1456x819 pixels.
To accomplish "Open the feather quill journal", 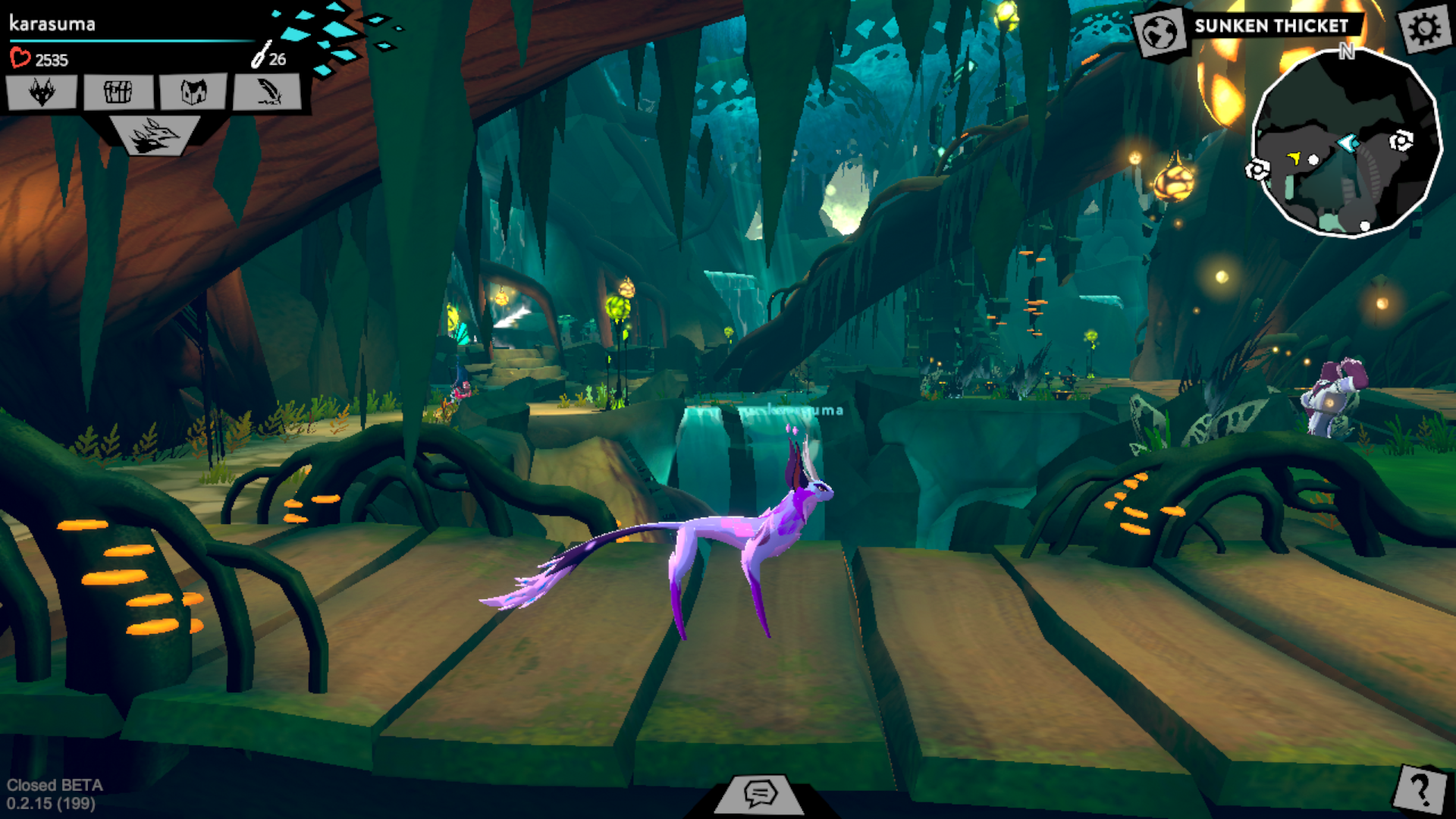I will pyautogui.click(x=268, y=93).
